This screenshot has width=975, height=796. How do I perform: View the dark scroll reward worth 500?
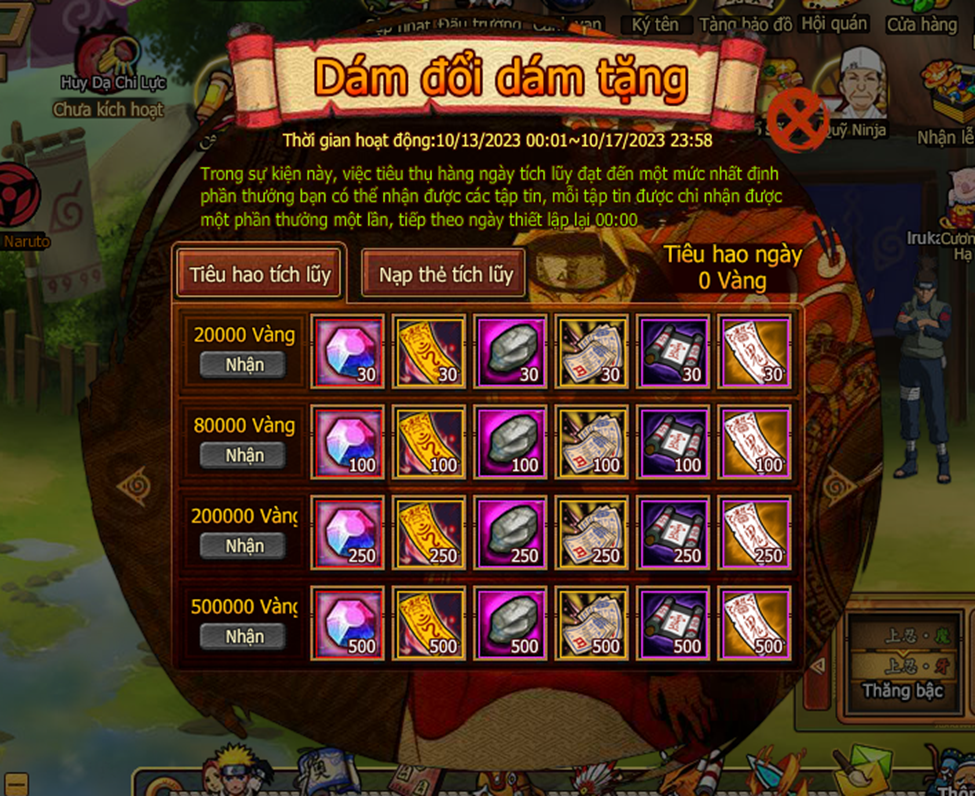[x=674, y=623]
